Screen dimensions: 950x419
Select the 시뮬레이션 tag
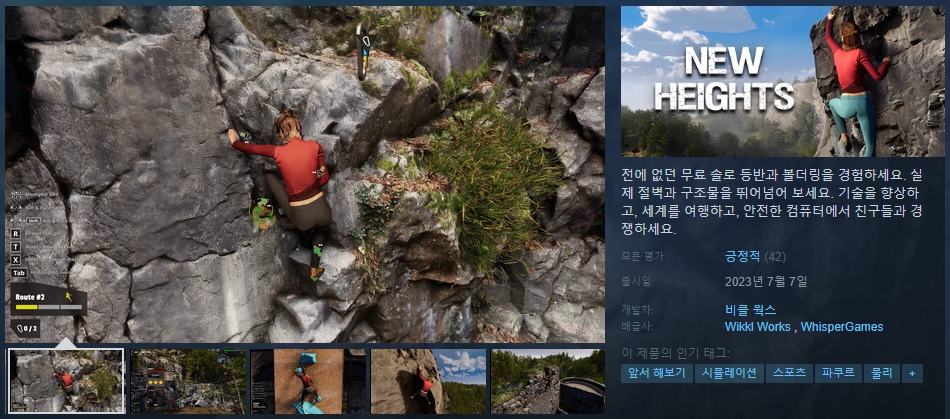pyautogui.click(x=729, y=373)
